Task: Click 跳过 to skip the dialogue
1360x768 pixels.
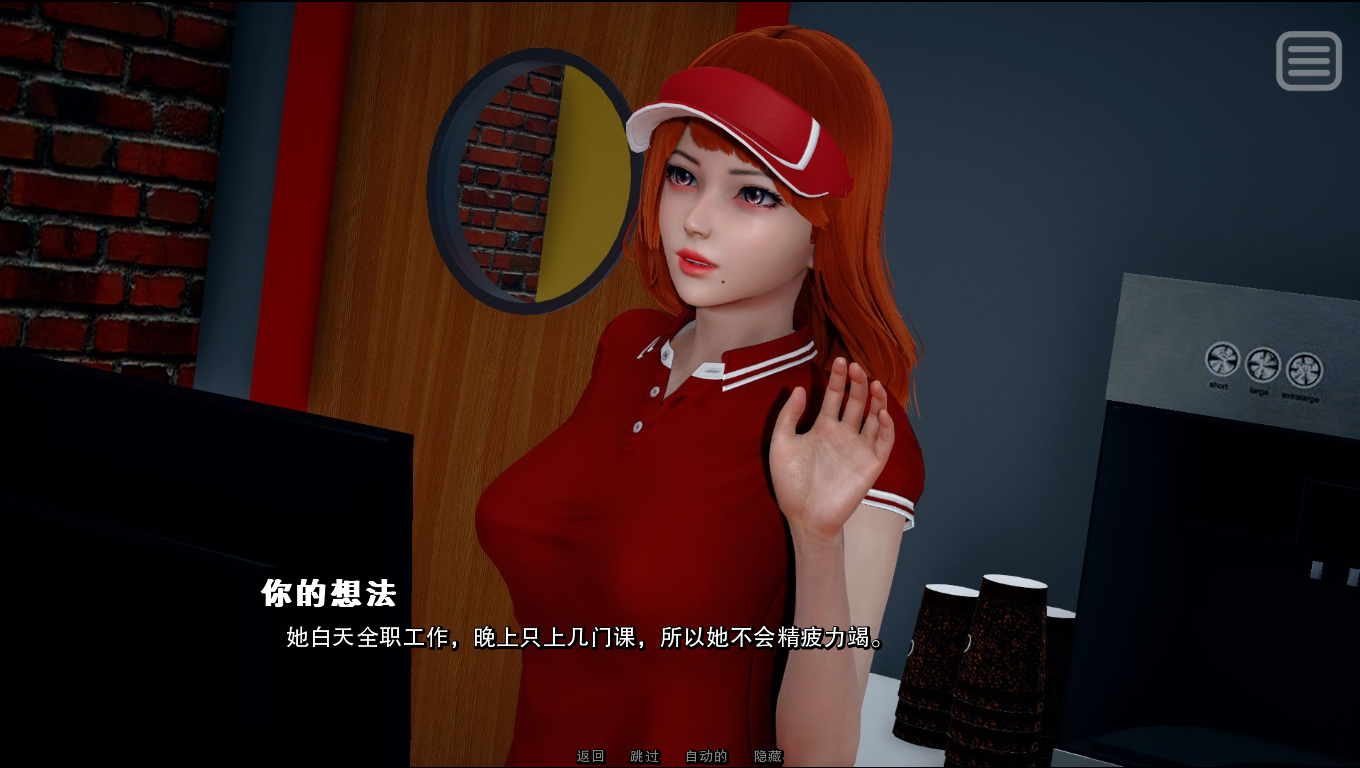Action: [x=647, y=756]
